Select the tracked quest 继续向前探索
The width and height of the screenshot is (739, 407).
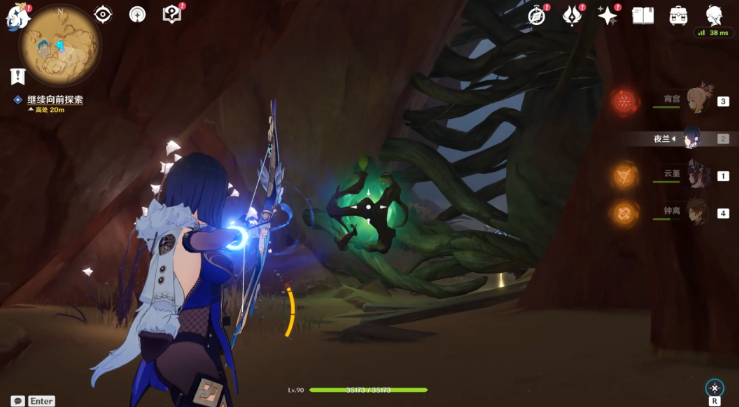(55, 100)
